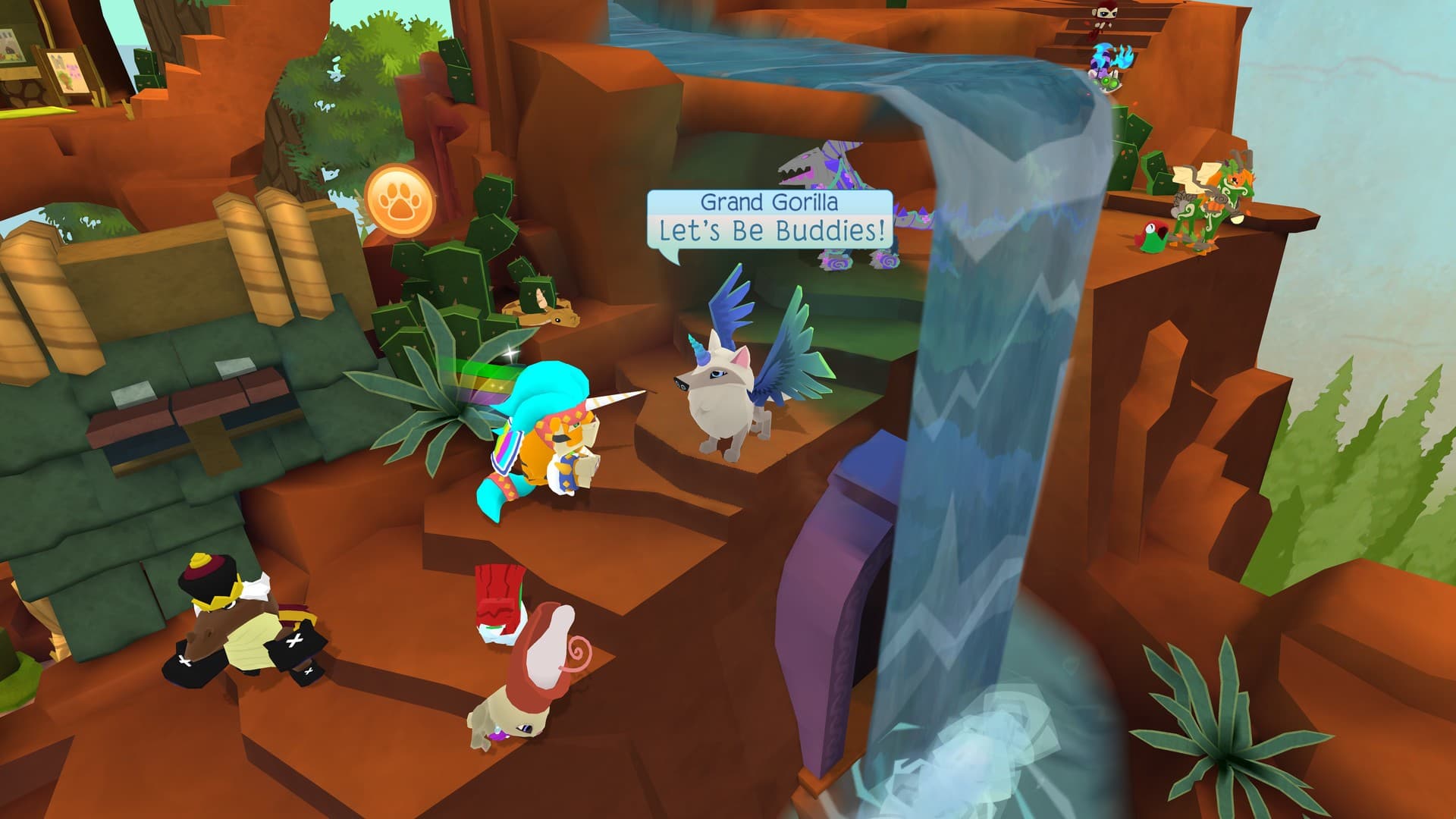Image resolution: width=1456 pixels, height=819 pixels.
Task: Click the bunny wearing the red headdress
Action: pyautogui.click(x=531, y=675)
